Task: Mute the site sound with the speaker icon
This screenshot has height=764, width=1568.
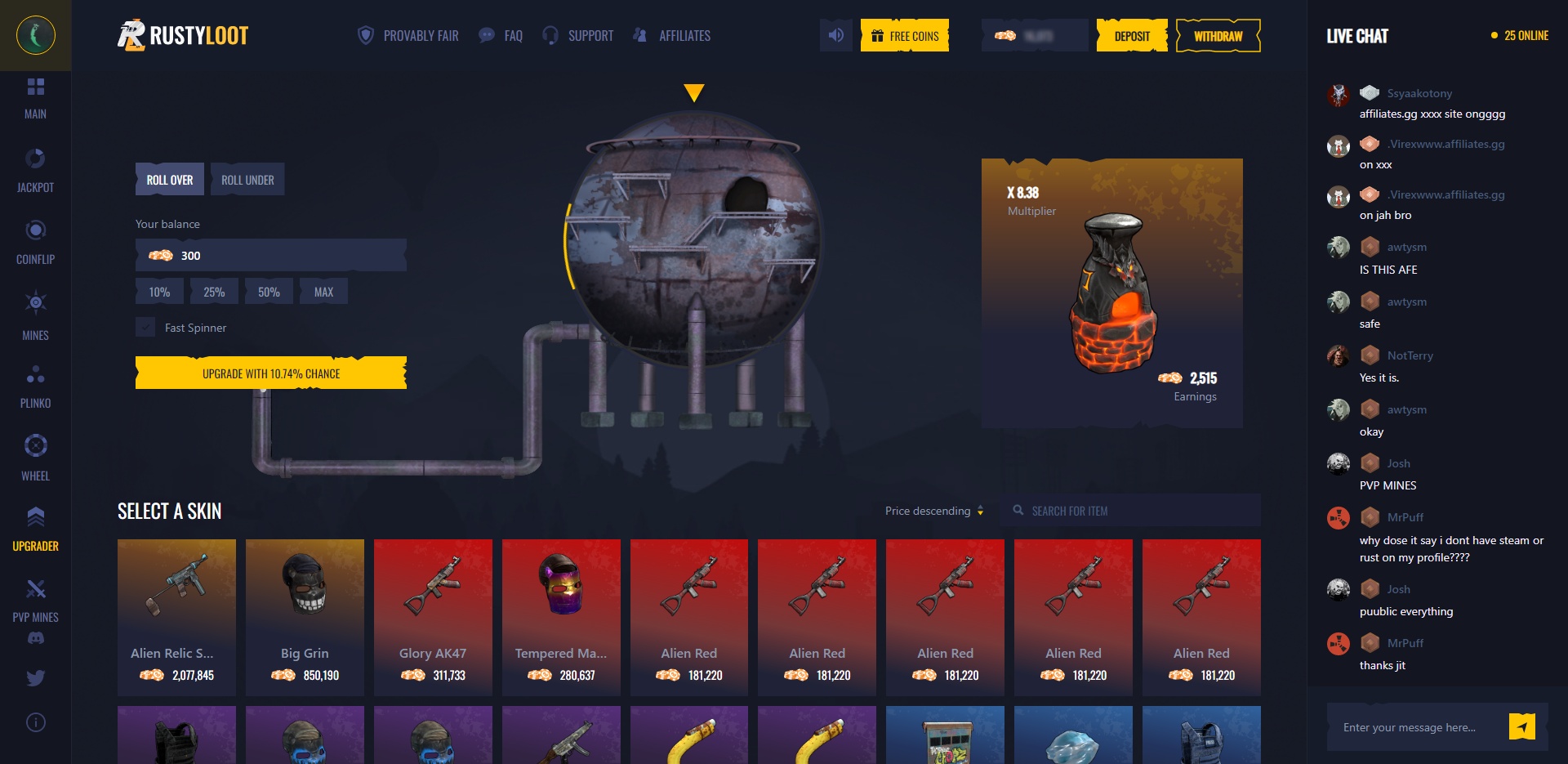Action: [x=835, y=35]
